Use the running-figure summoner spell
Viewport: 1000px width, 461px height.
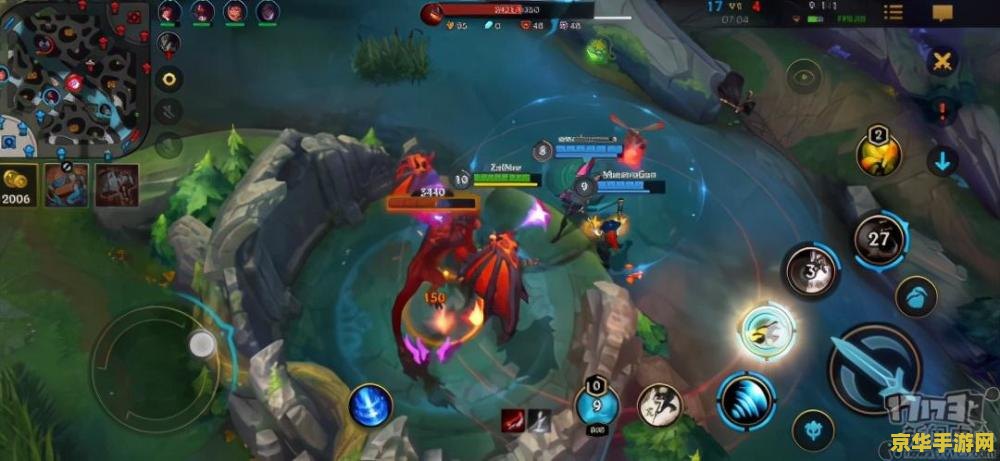pyautogui.click(x=660, y=405)
